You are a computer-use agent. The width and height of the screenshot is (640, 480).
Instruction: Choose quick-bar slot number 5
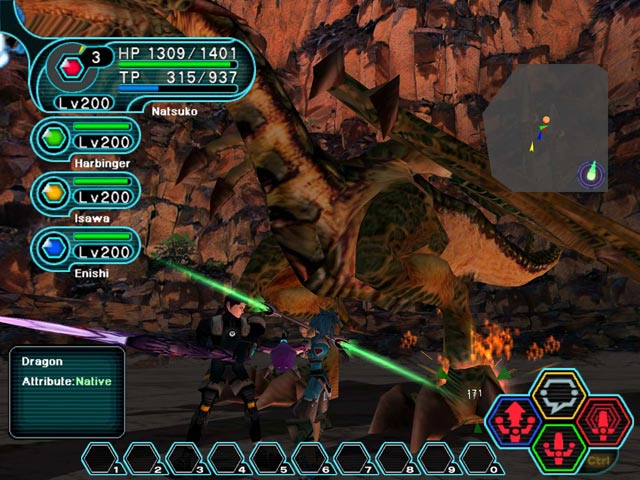click(x=270, y=459)
